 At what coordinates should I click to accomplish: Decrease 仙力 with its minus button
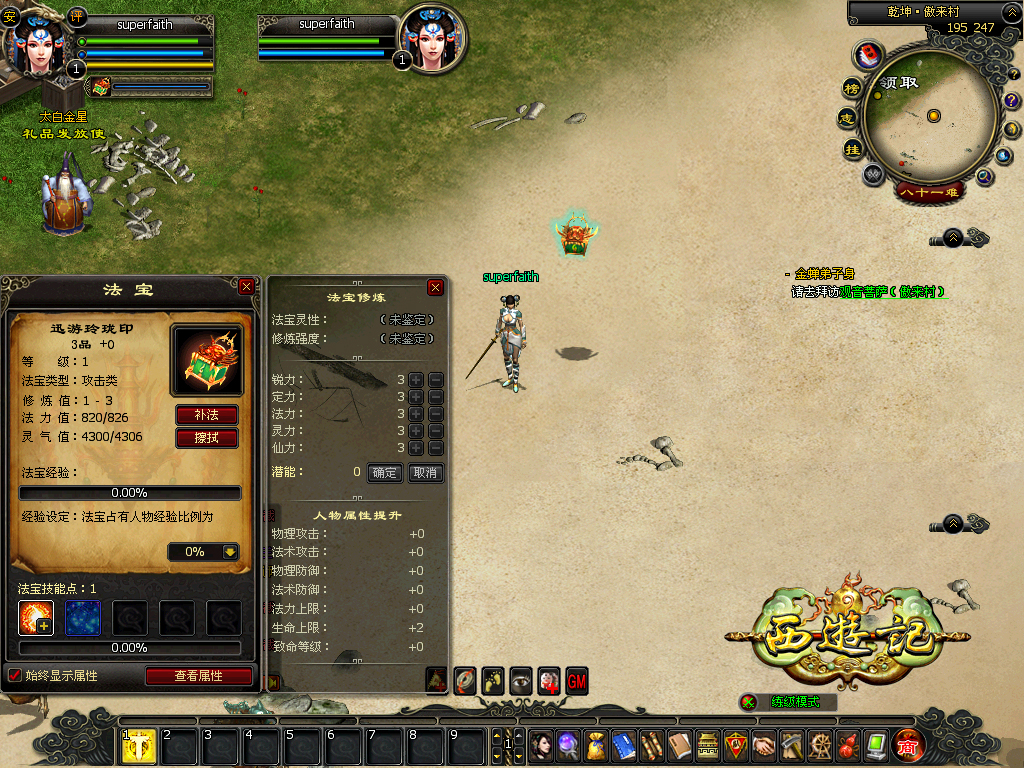coord(436,448)
